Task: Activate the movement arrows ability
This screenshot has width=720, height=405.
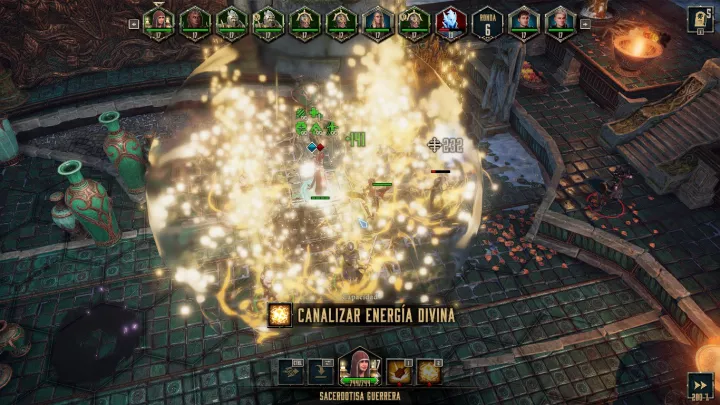Action: pos(292,370)
